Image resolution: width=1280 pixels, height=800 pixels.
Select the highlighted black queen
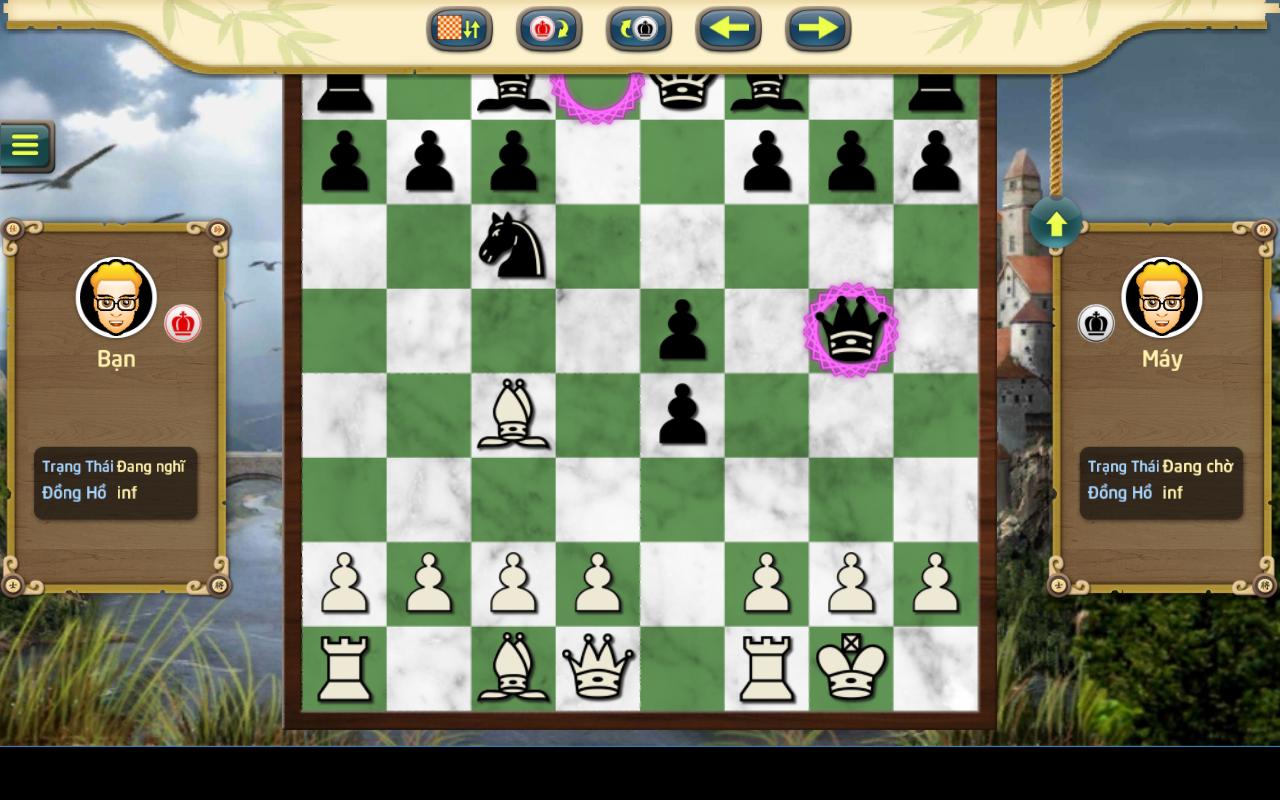tap(853, 330)
